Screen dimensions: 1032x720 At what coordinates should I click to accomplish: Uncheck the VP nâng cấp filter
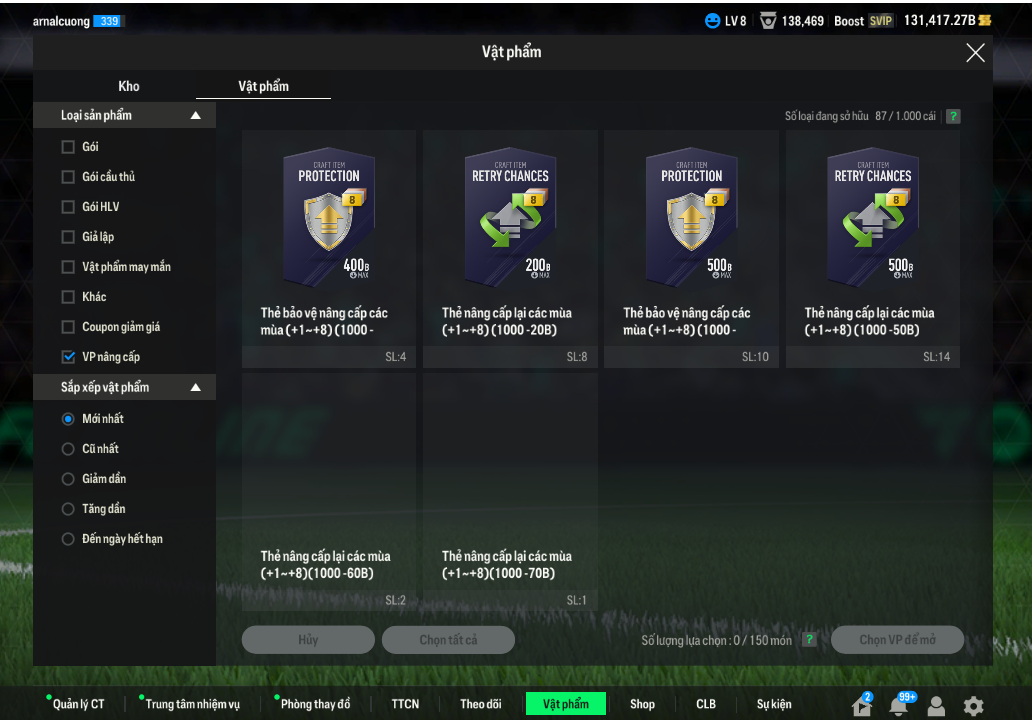click(x=68, y=357)
